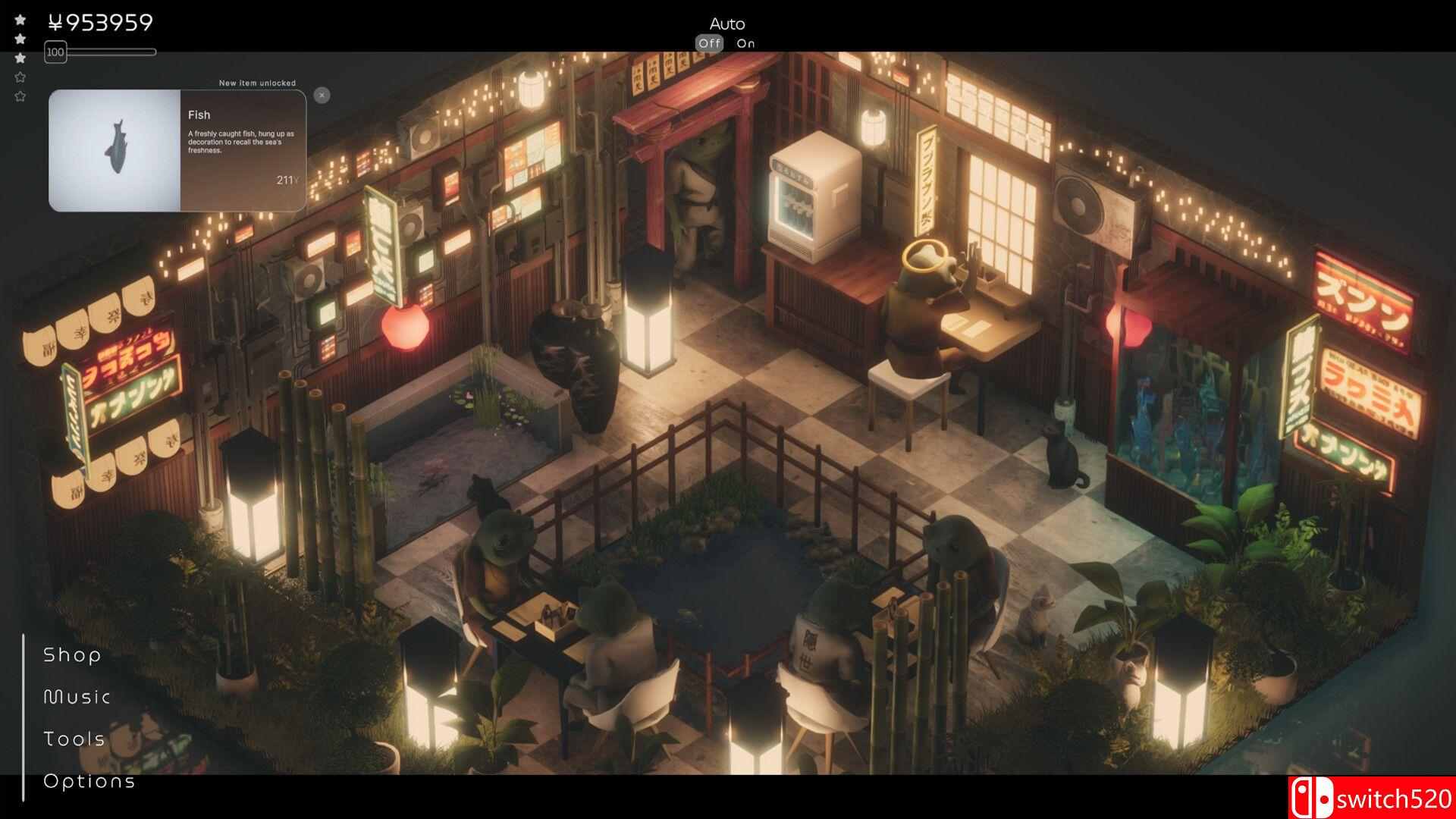Open the Shop menu
The height and width of the screenshot is (819, 1456).
pos(72,654)
